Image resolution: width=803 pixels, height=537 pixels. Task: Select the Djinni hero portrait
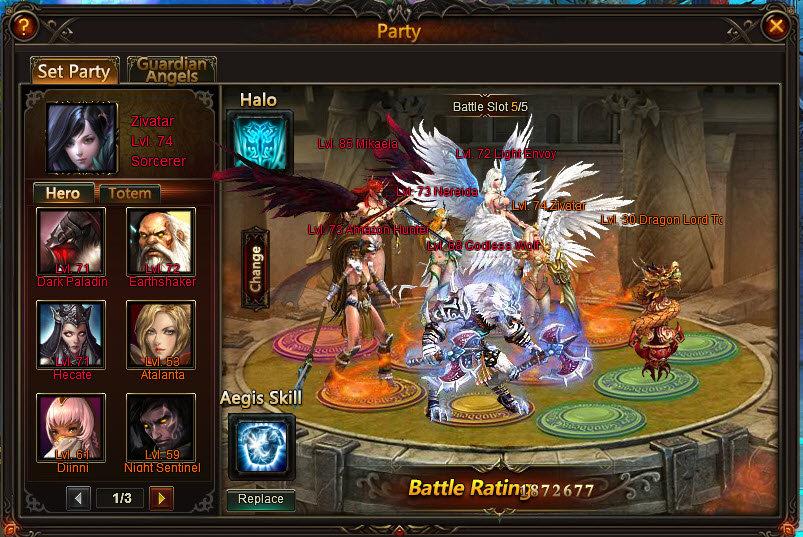(71, 427)
